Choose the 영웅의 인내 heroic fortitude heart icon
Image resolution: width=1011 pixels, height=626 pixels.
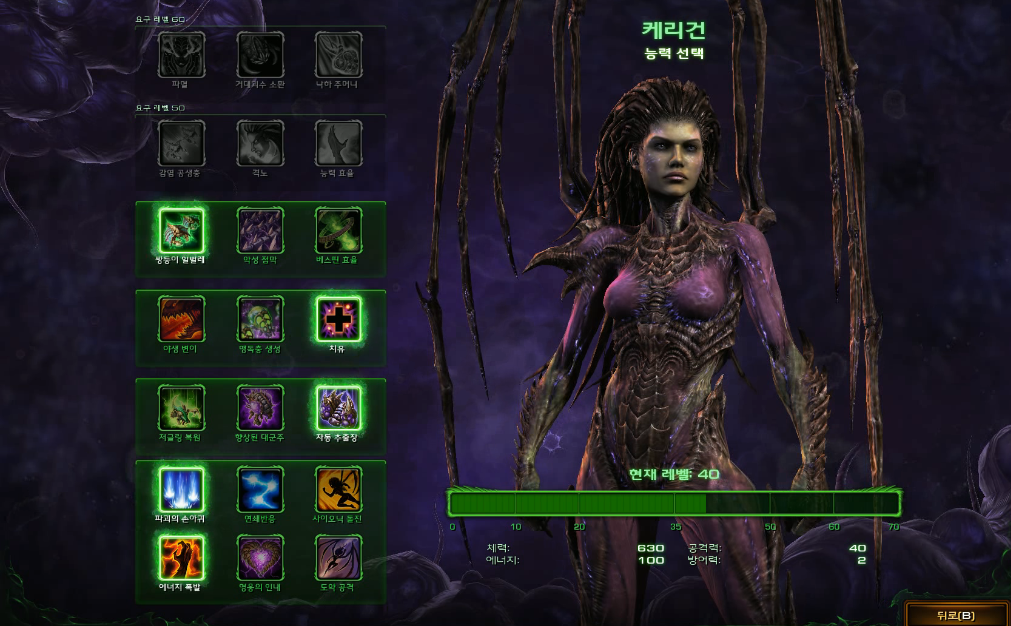click(x=260, y=557)
